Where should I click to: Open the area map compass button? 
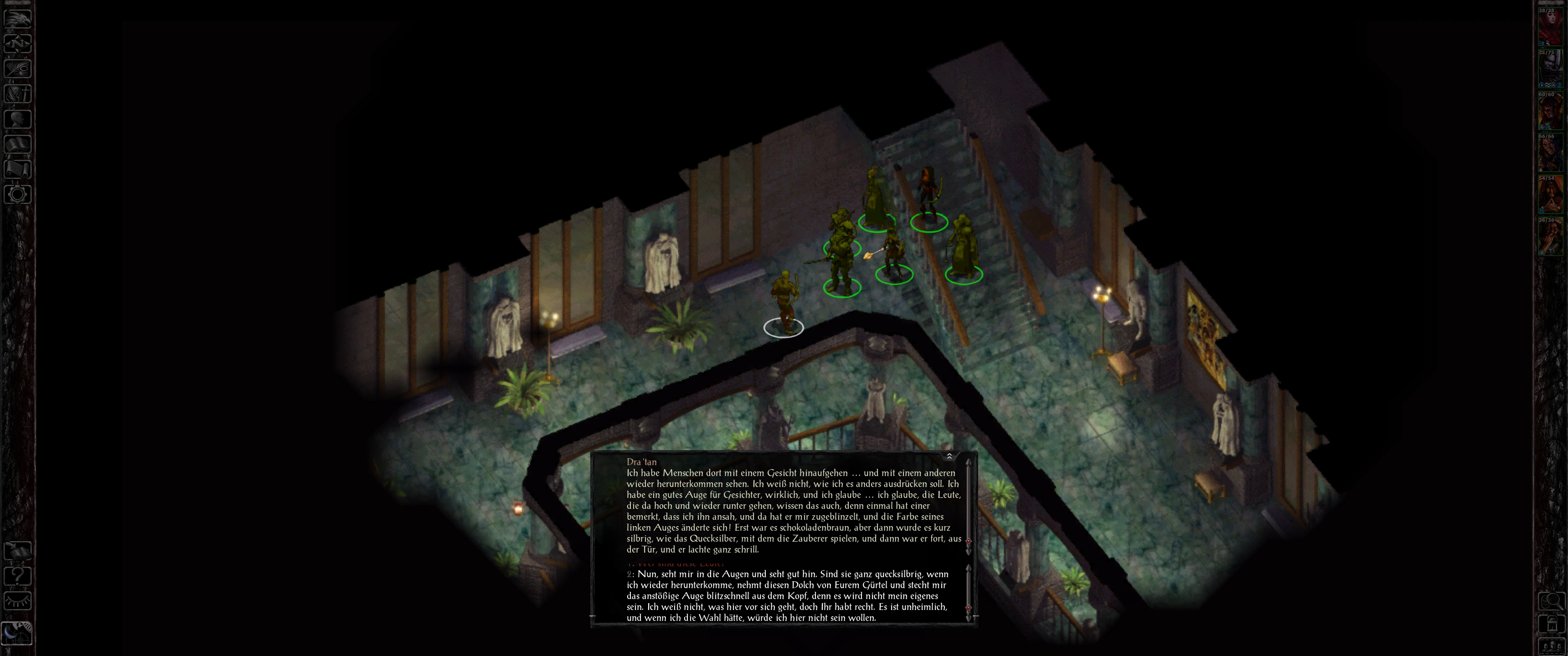pyautogui.click(x=18, y=43)
